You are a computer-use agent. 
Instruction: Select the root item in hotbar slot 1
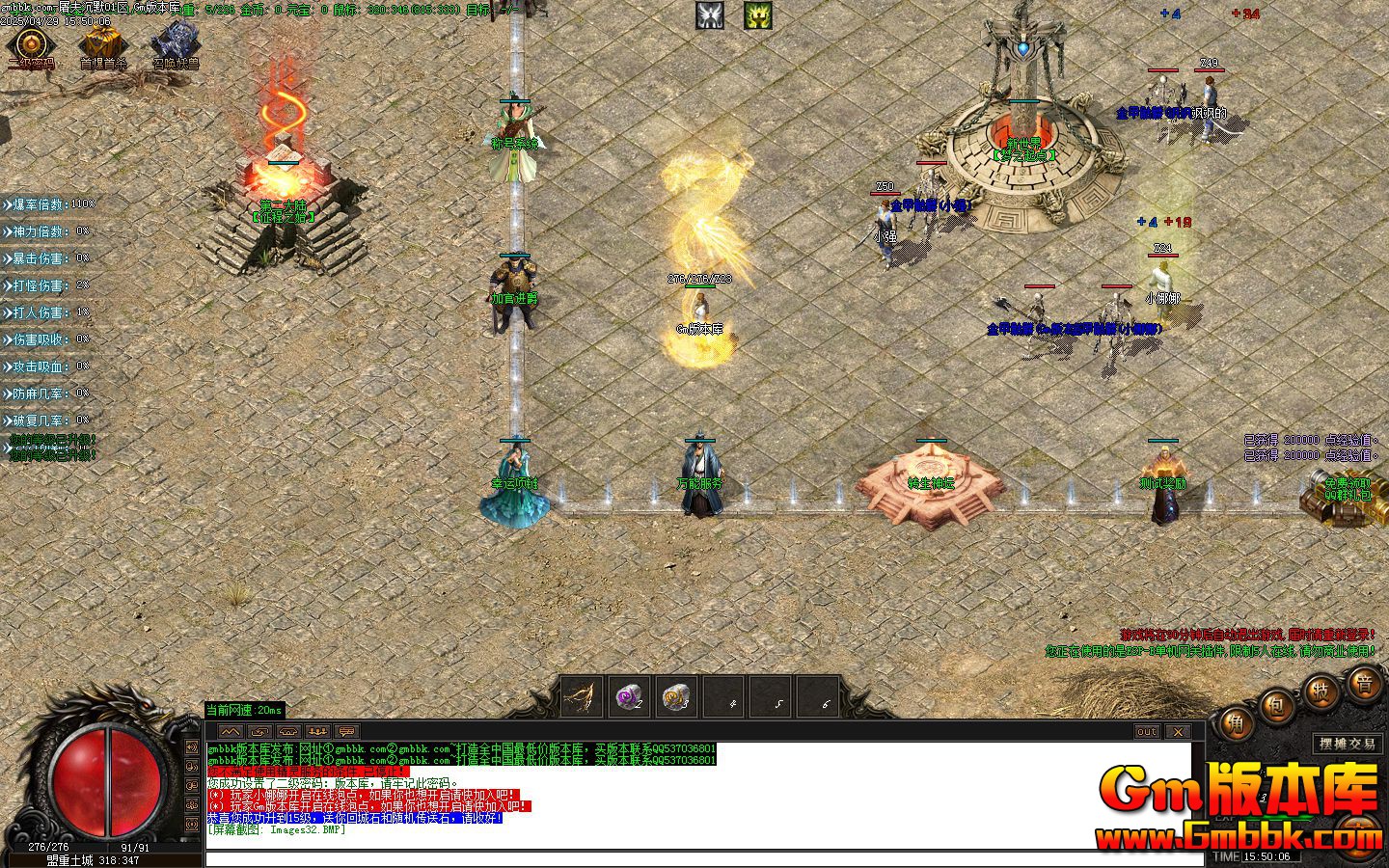pyautogui.click(x=582, y=696)
